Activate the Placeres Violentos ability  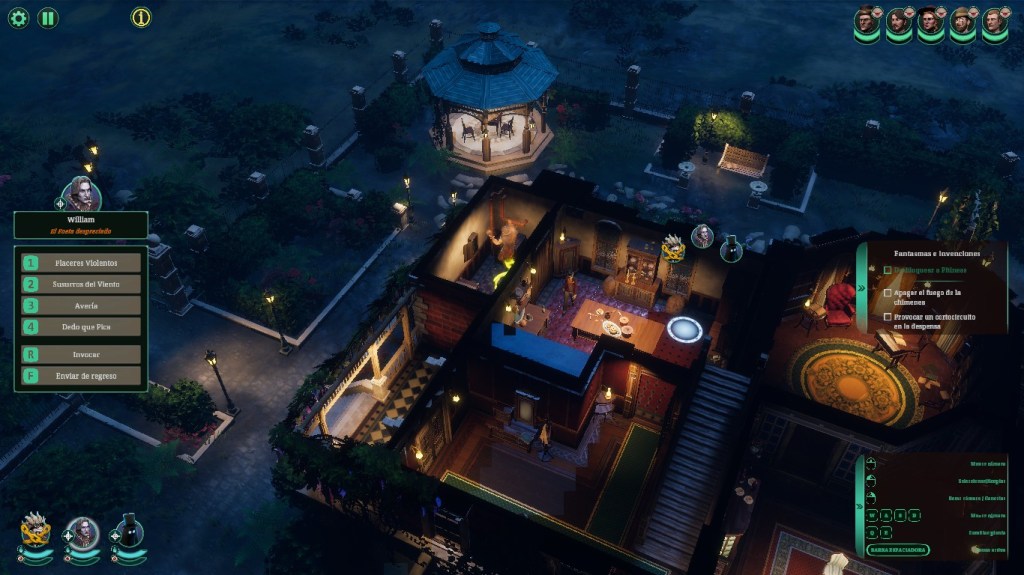[81, 263]
